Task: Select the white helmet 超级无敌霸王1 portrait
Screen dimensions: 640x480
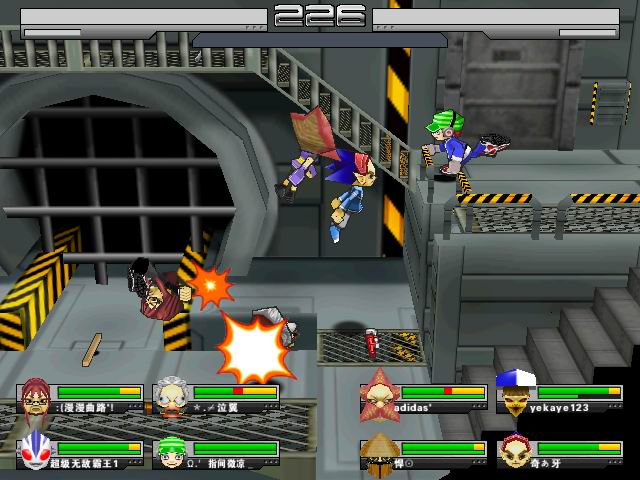Action: click(36, 452)
